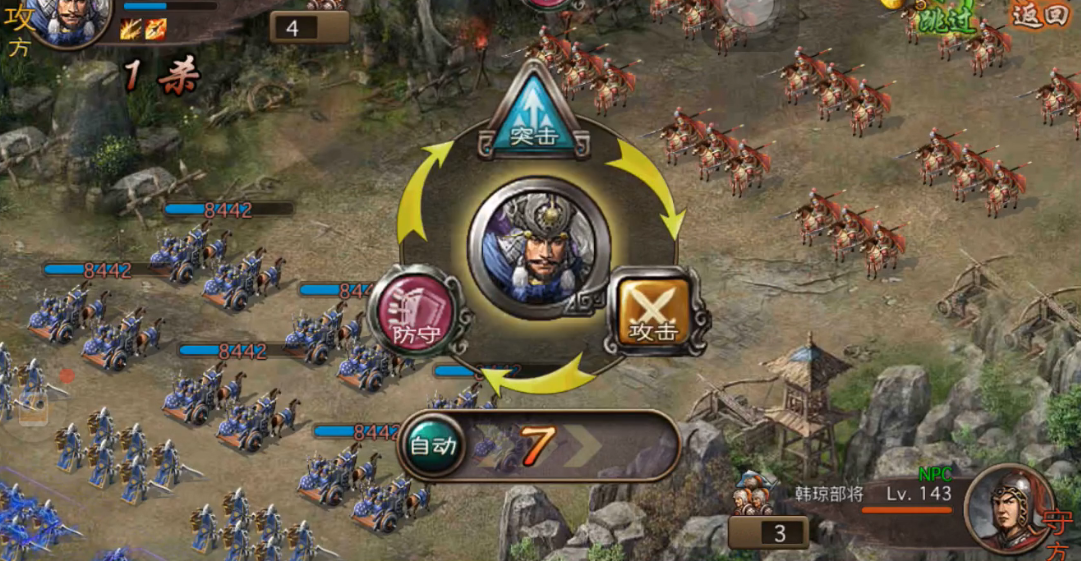Click the central general portrait
This screenshot has width=1081, height=561.
pyautogui.click(x=538, y=246)
